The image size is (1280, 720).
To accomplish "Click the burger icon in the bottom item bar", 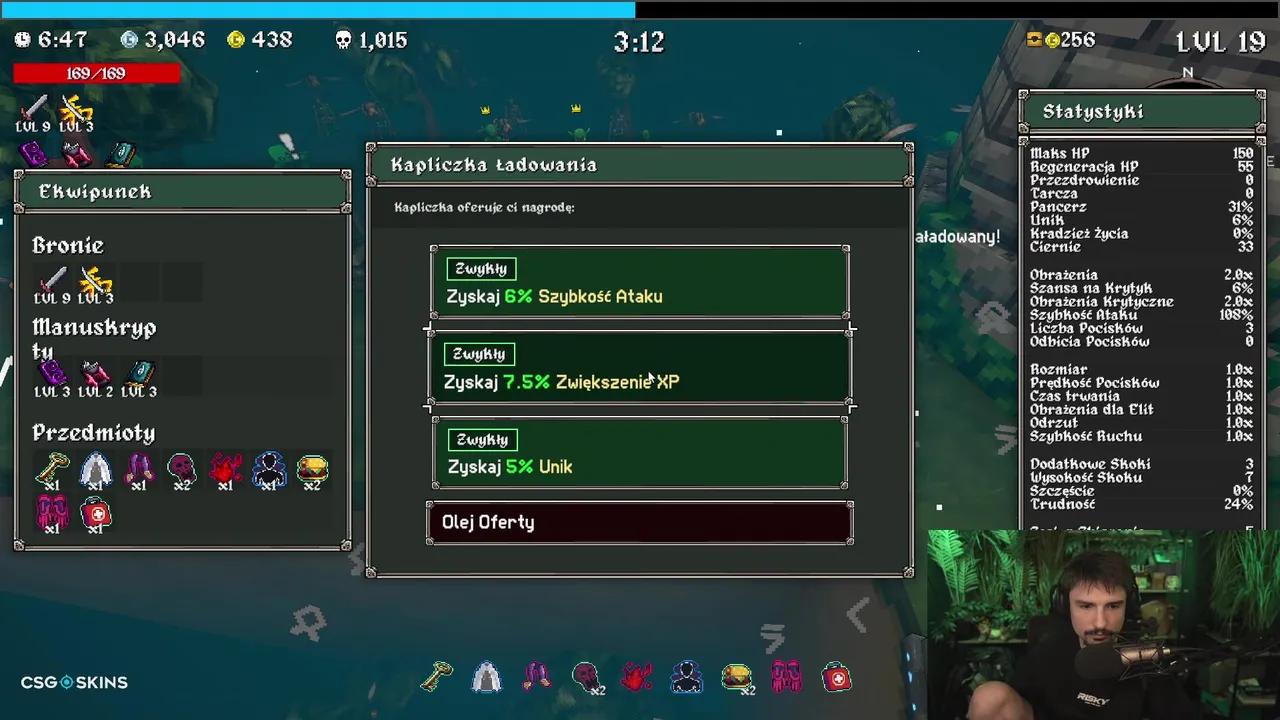I will [x=737, y=677].
